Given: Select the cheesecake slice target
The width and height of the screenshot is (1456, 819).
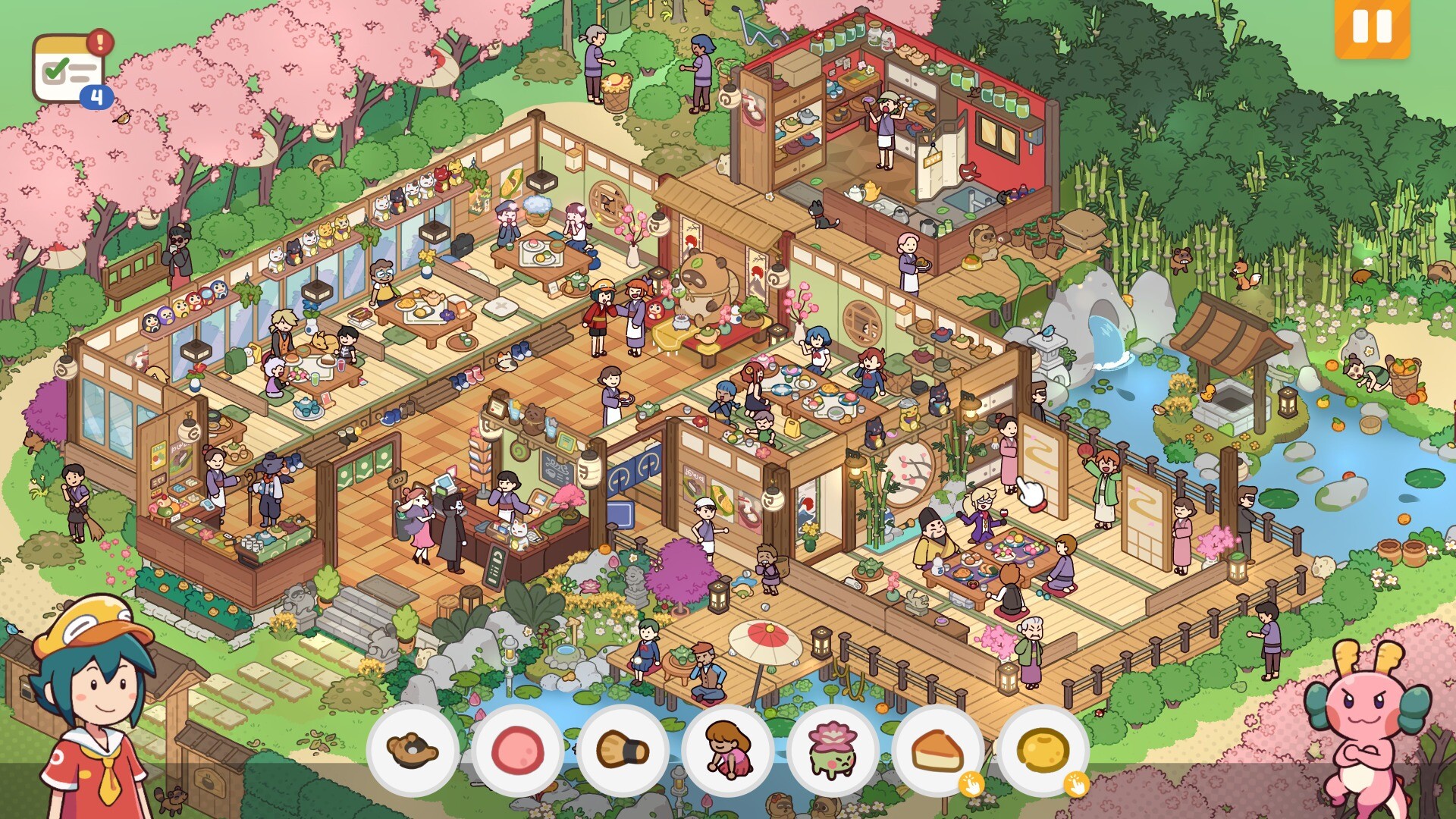Looking at the screenshot, I should click(x=938, y=750).
